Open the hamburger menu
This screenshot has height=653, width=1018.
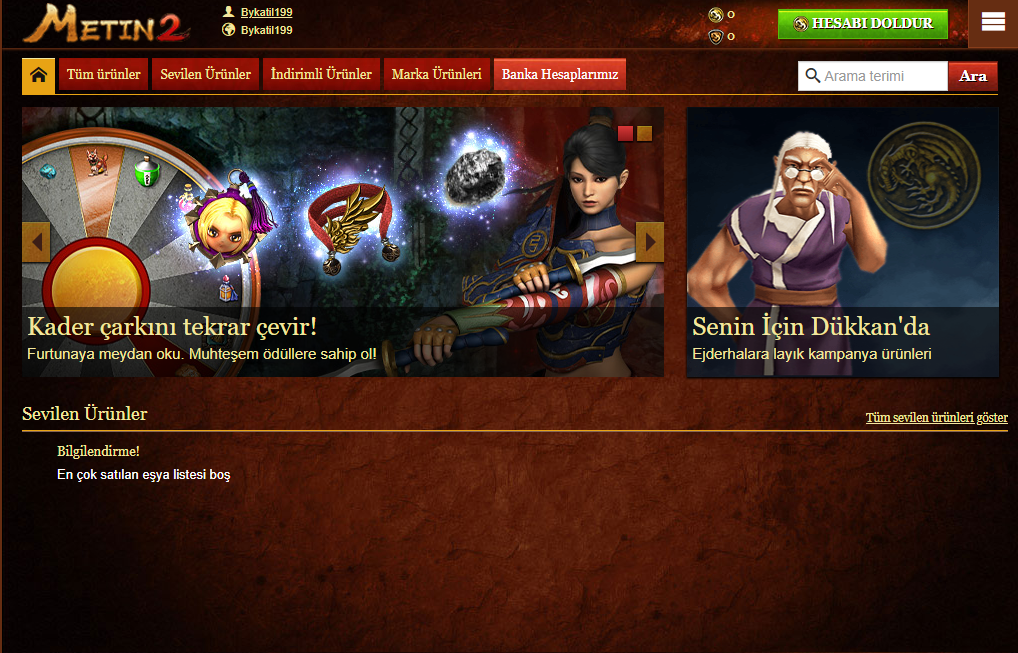[x=993, y=22]
